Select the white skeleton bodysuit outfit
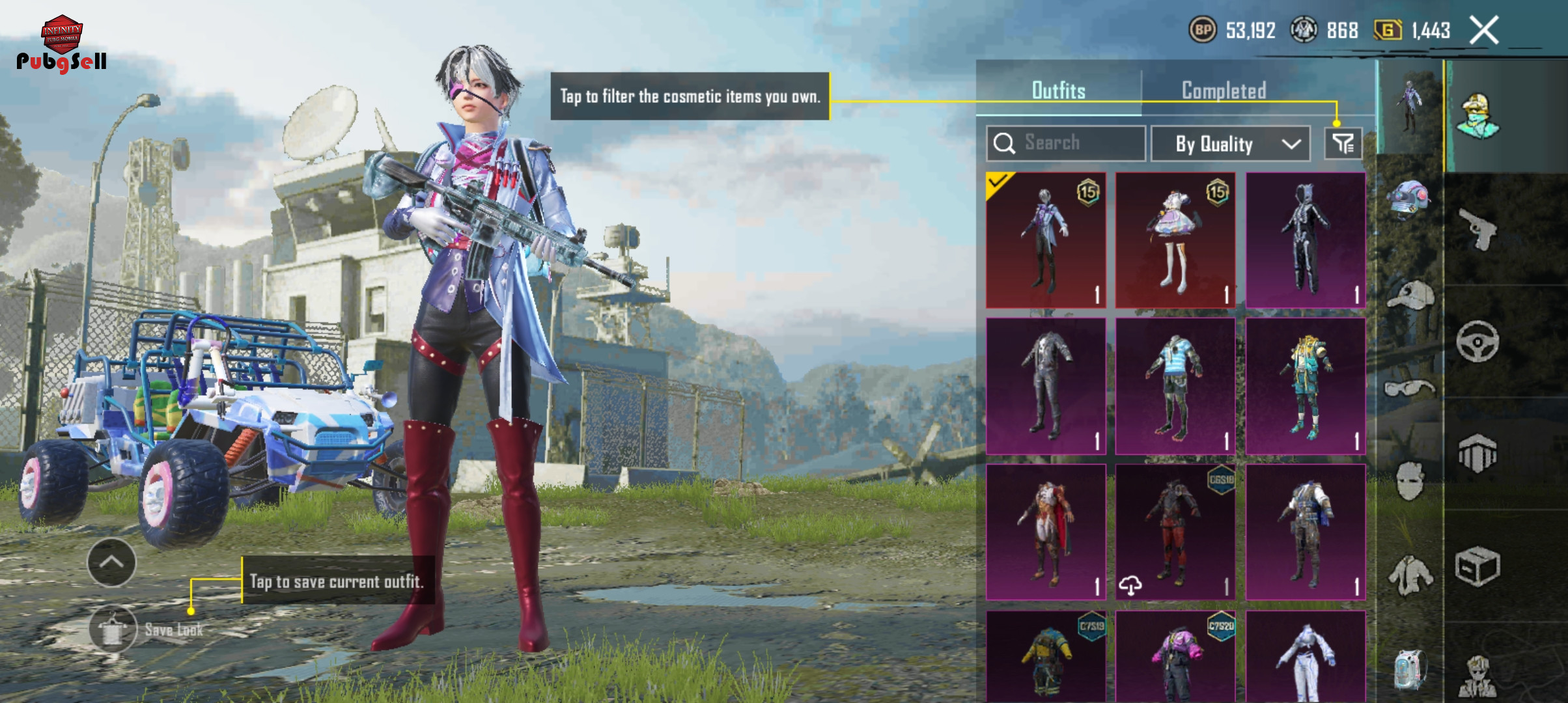Screen dimensions: 1568x703 point(1305,240)
